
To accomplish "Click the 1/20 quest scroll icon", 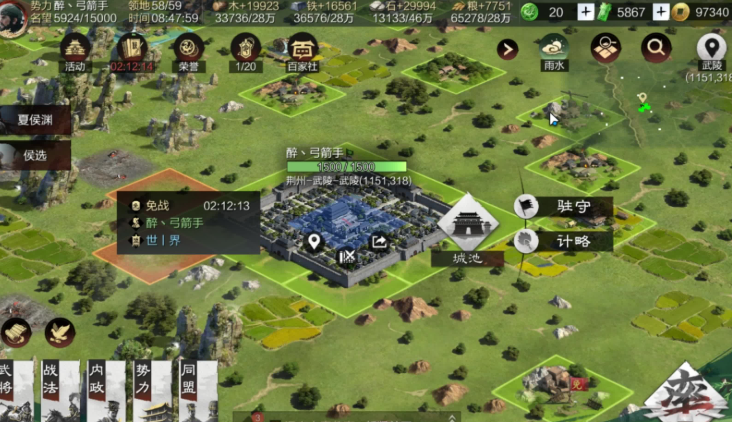I will pyautogui.click(x=245, y=50).
